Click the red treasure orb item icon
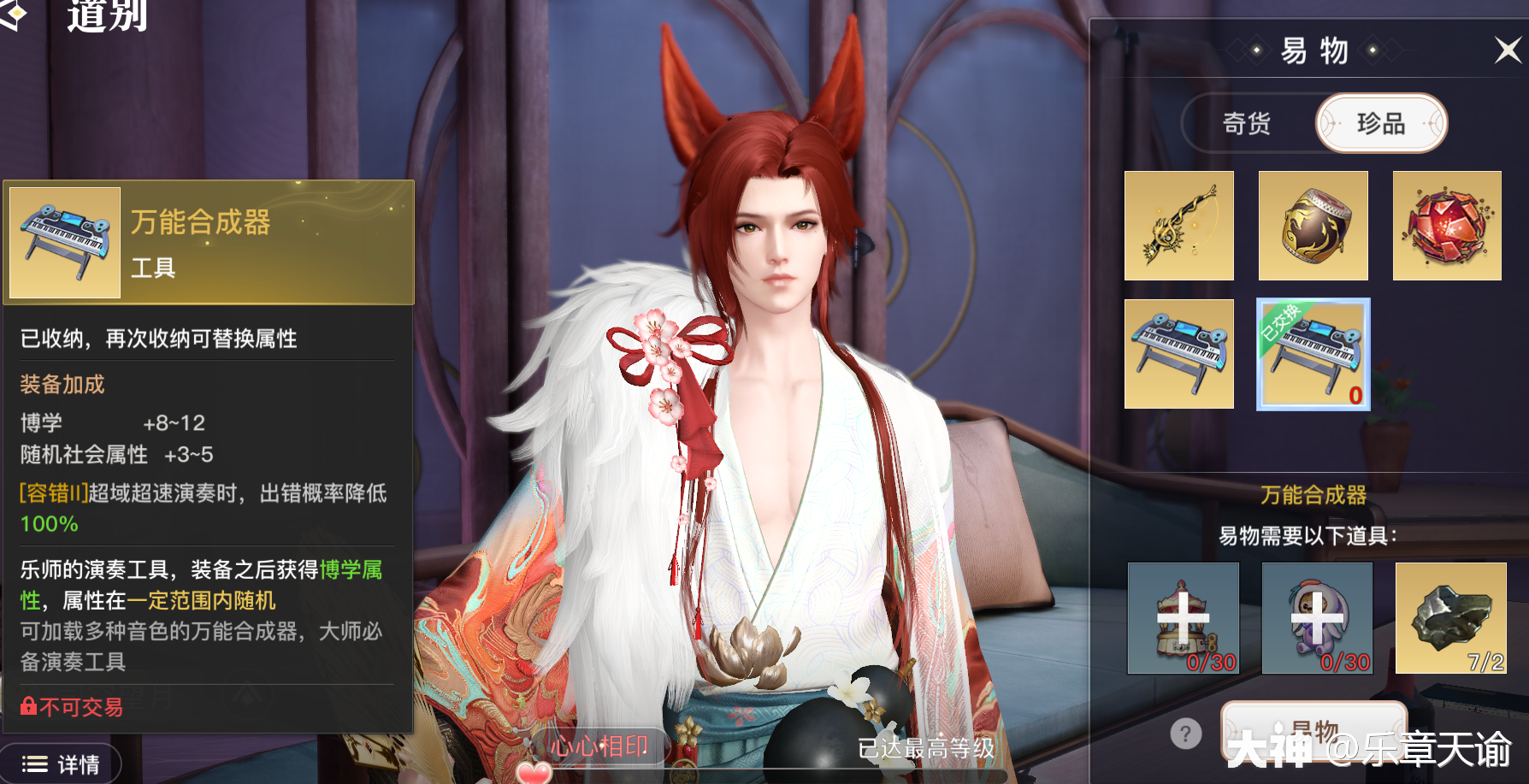 tap(1447, 226)
